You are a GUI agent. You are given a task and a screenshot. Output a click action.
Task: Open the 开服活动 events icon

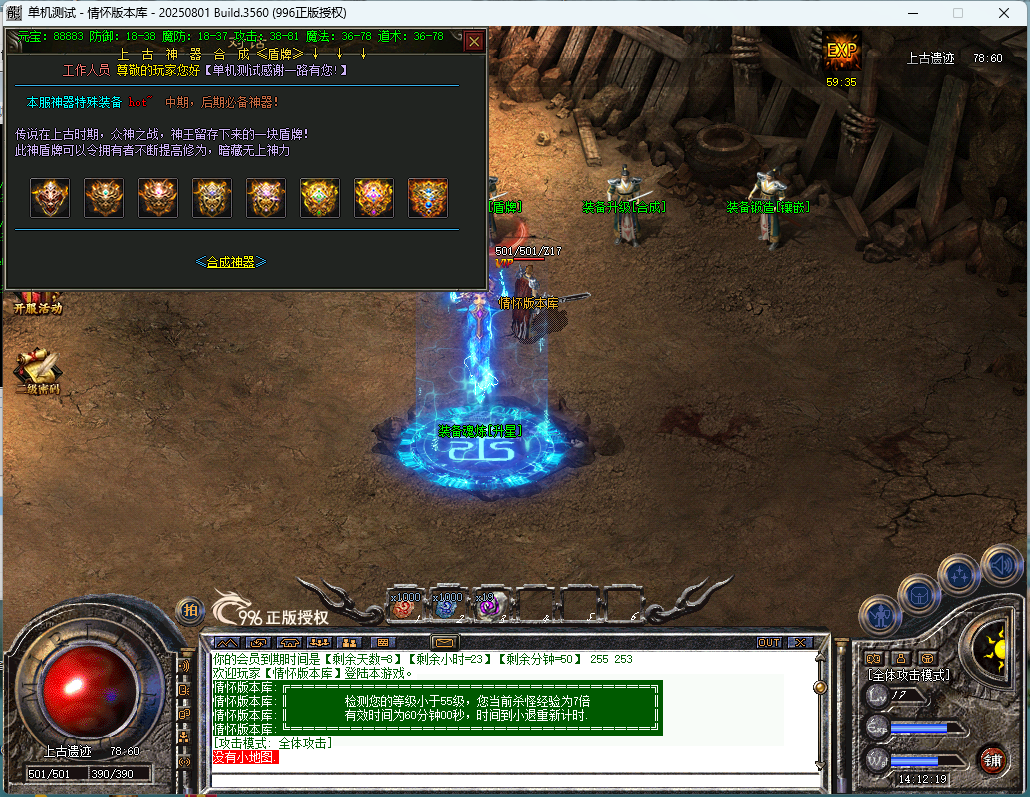37,300
